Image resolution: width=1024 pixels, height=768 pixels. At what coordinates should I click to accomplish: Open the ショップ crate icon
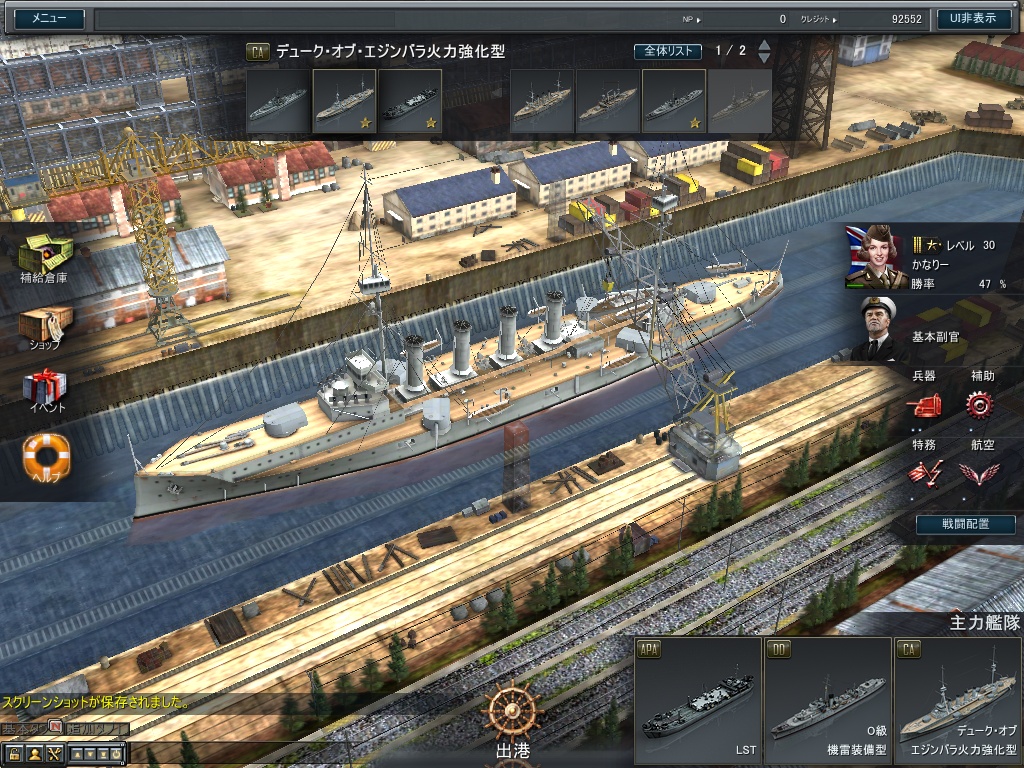point(45,324)
